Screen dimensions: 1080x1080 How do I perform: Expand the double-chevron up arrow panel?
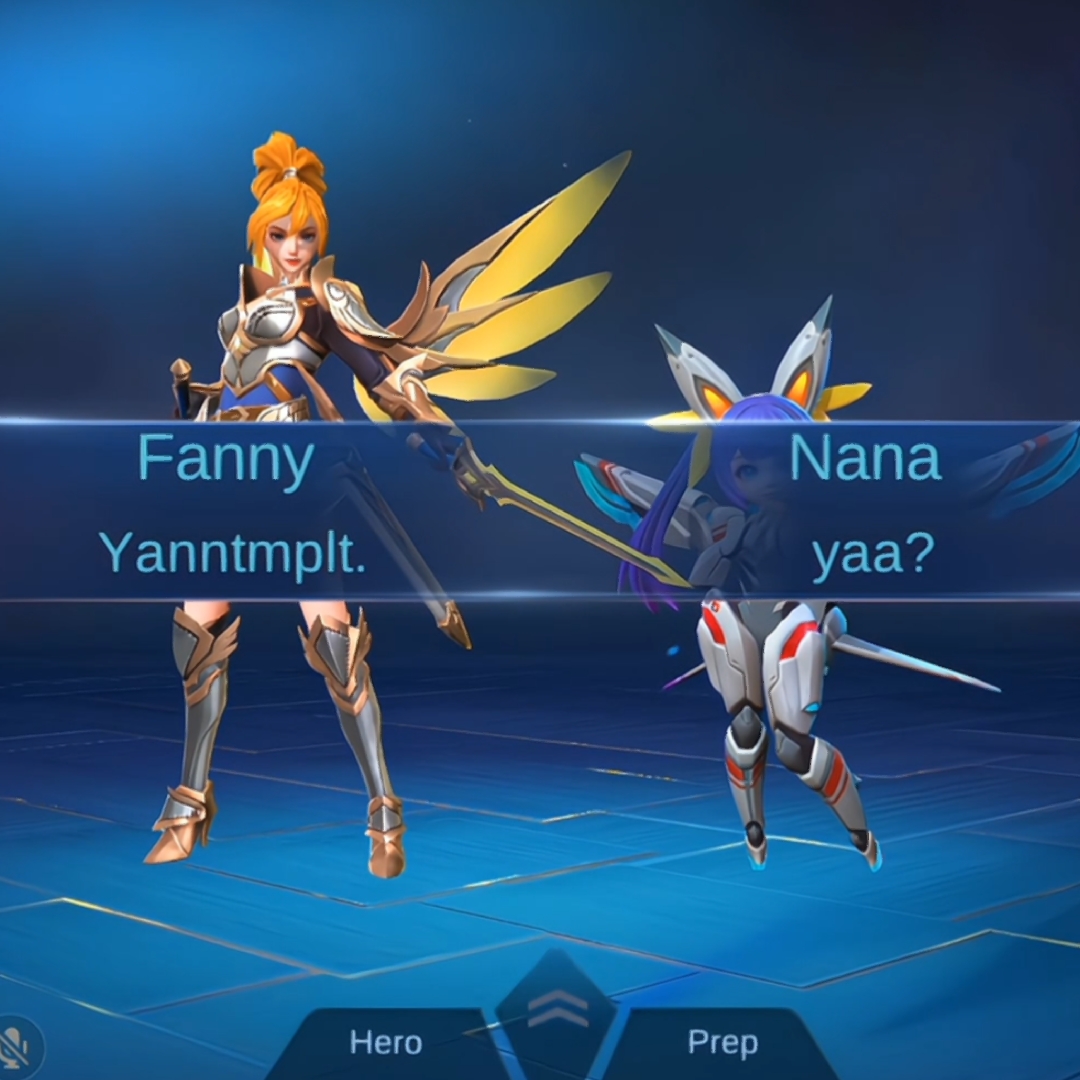click(x=557, y=1012)
